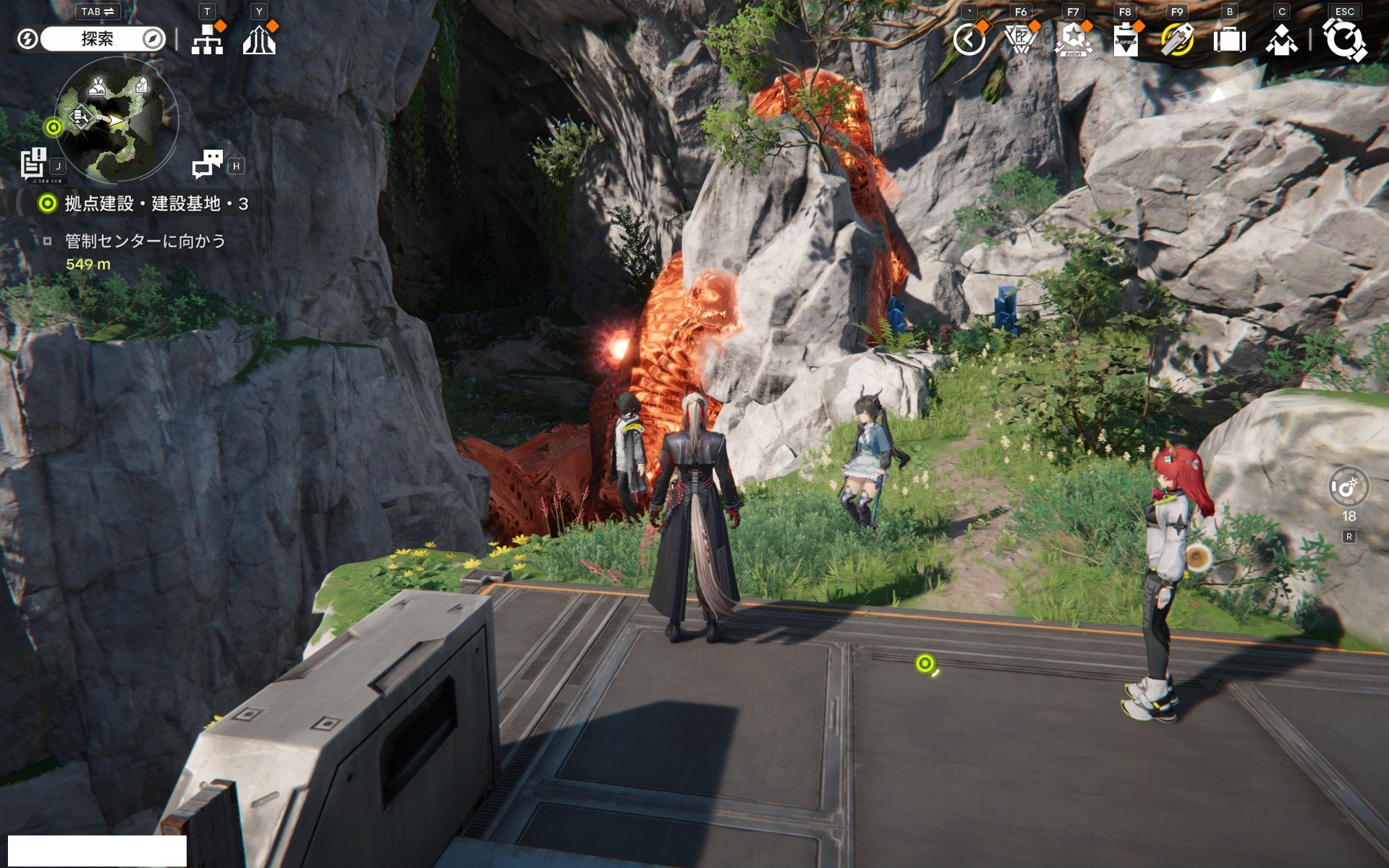This screenshot has height=868, width=1389.
Task: Open the briefcase backpack inventory
Action: coord(1229,40)
